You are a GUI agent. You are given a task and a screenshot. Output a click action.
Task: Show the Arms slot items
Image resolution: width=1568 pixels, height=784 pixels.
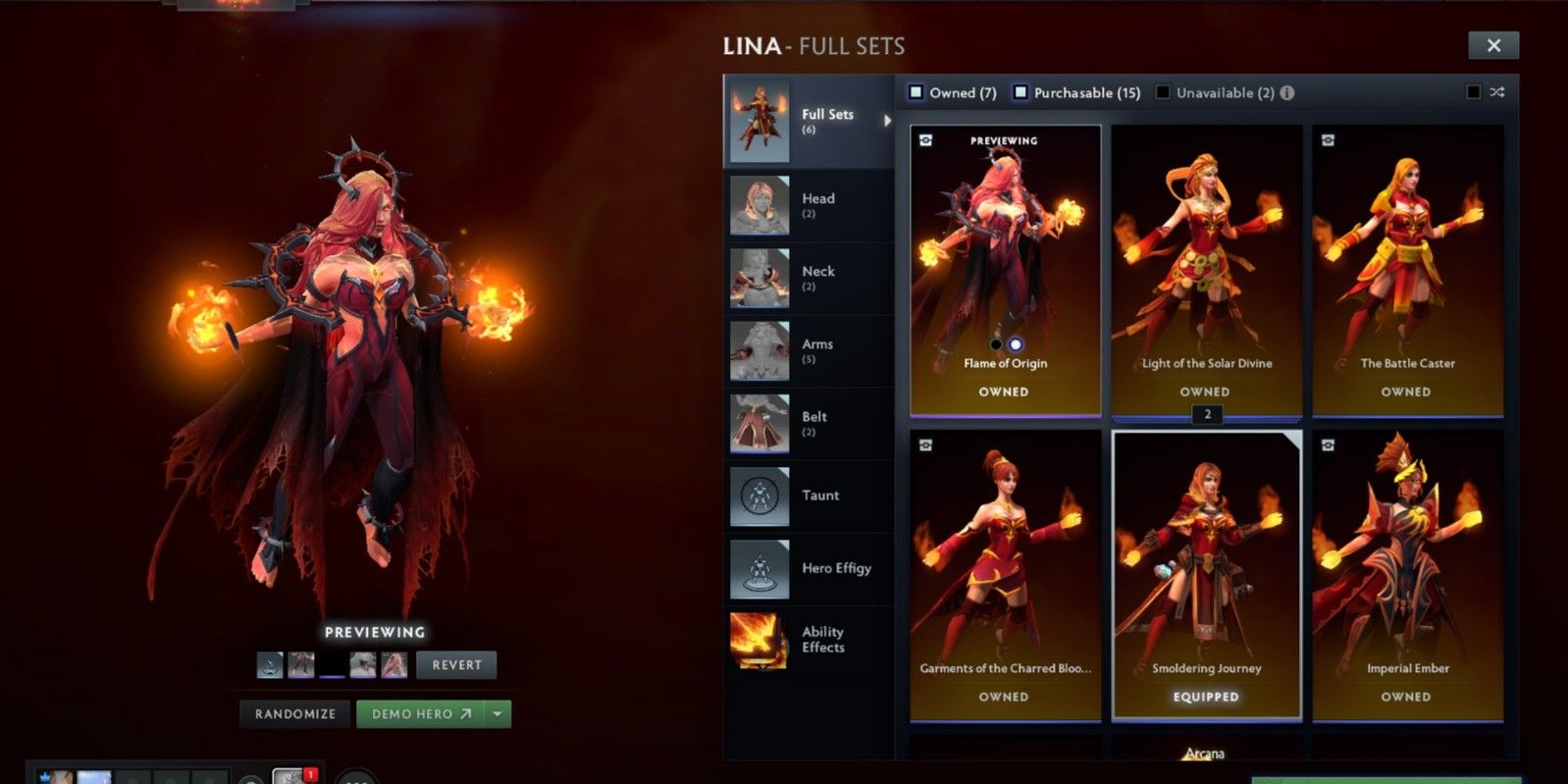tap(808, 350)
